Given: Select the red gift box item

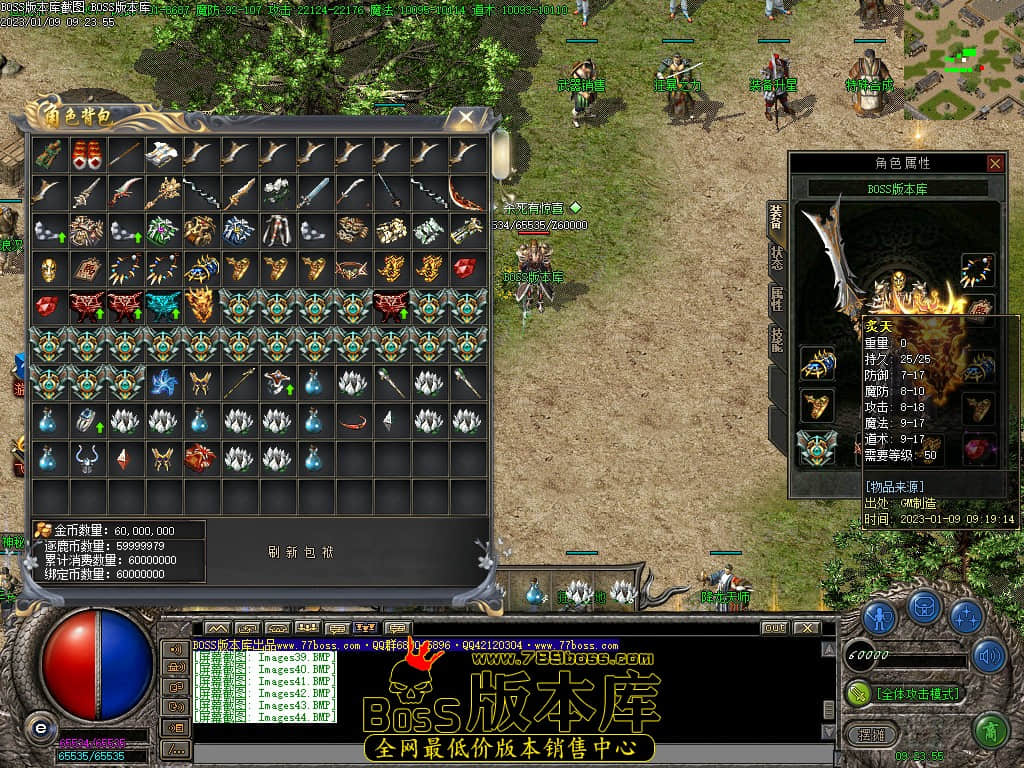Looking at the screenshot, I should point(200,458).
